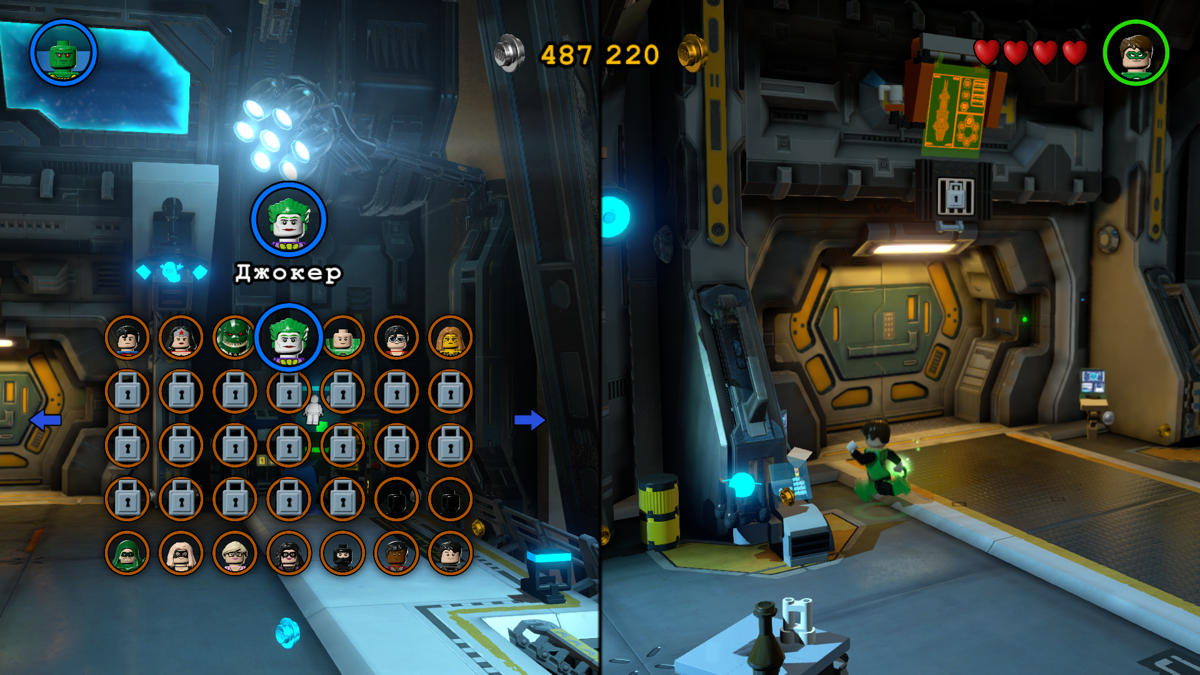Choose Lex Luthor in green armor

click(x=343, y=338)
